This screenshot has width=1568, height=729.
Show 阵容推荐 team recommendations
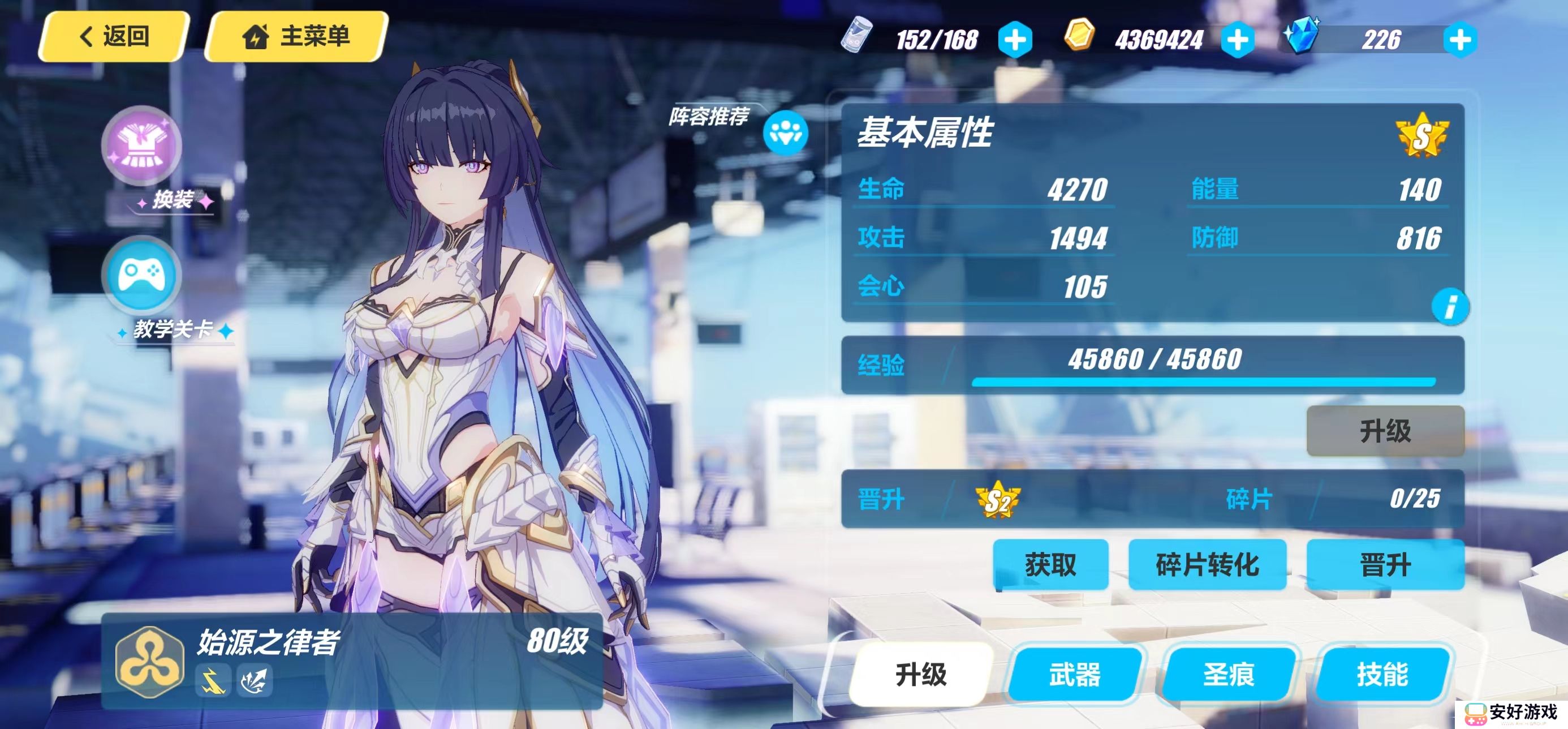click(785, 132)
